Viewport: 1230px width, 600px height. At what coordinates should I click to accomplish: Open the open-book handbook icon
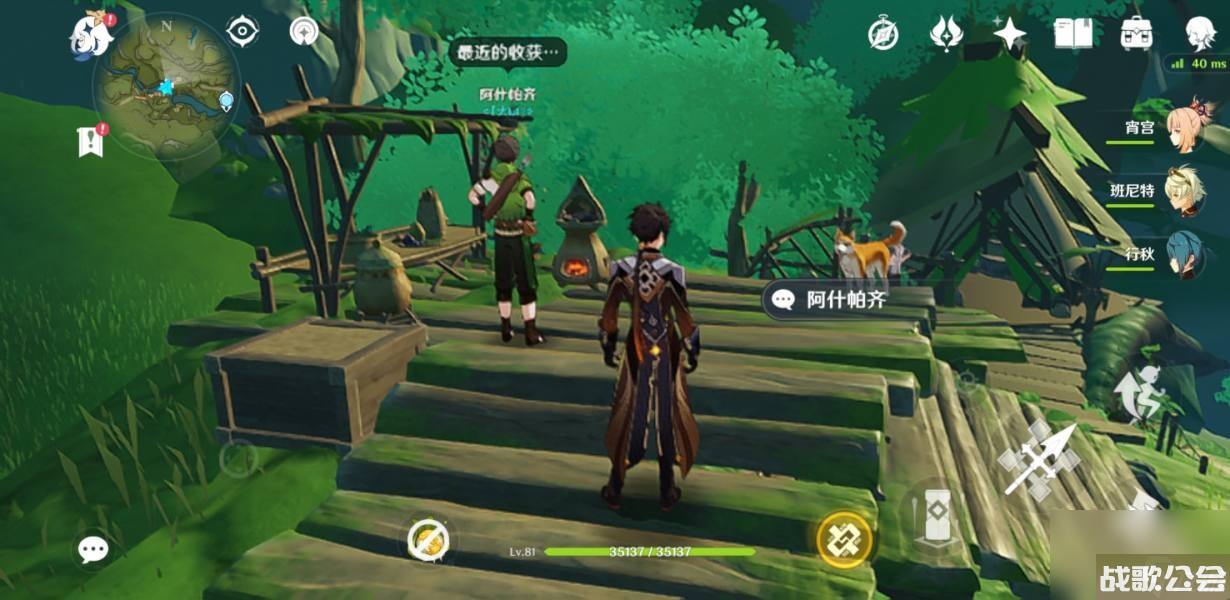[1072, 34]
